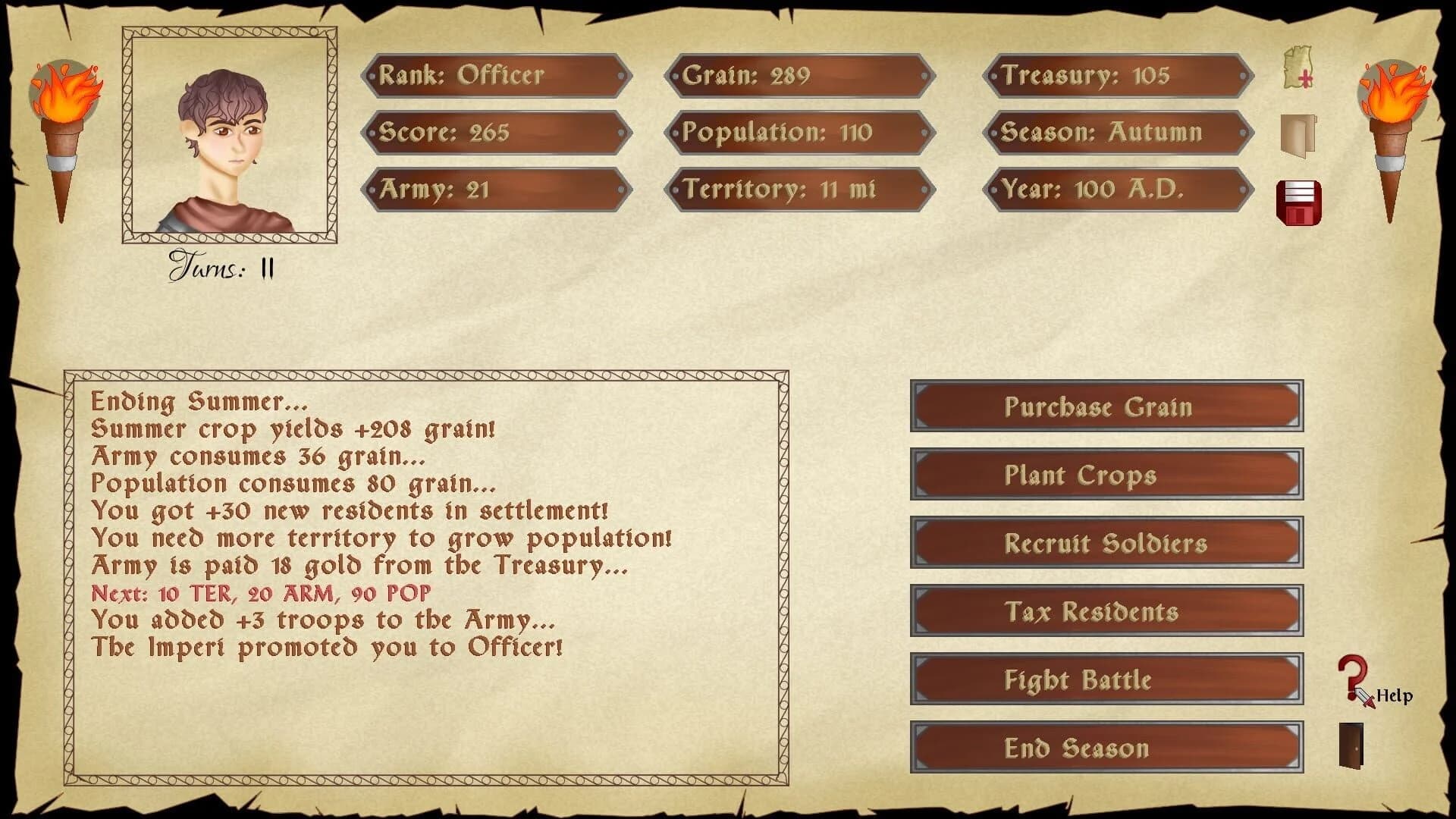Click the Grain: 289 plaque
The width and height of the screenshot is (1456, 819).
tap(800, 76)
